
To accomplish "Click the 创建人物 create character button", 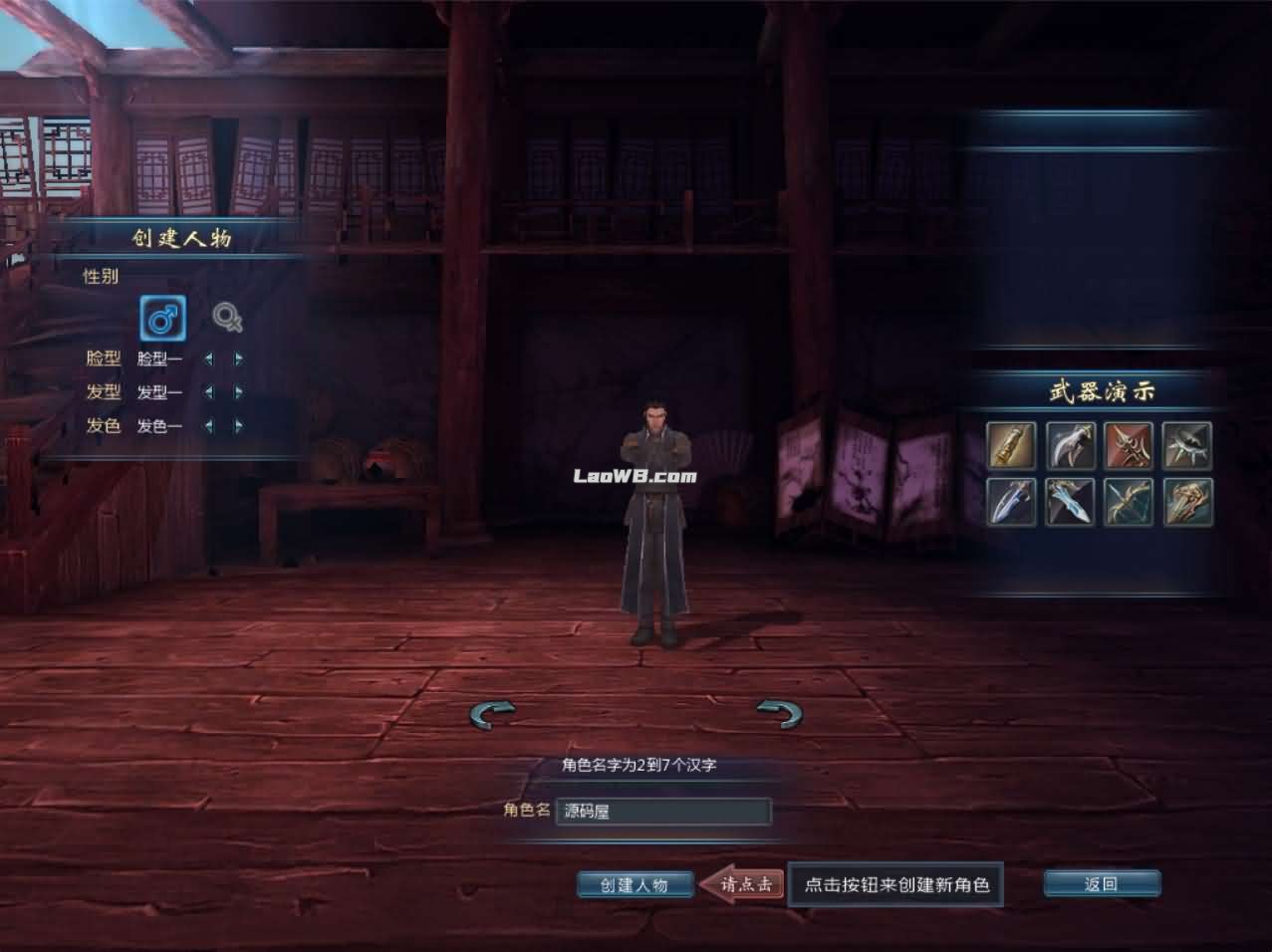I will pyautogui.click(x=635, y=884).
